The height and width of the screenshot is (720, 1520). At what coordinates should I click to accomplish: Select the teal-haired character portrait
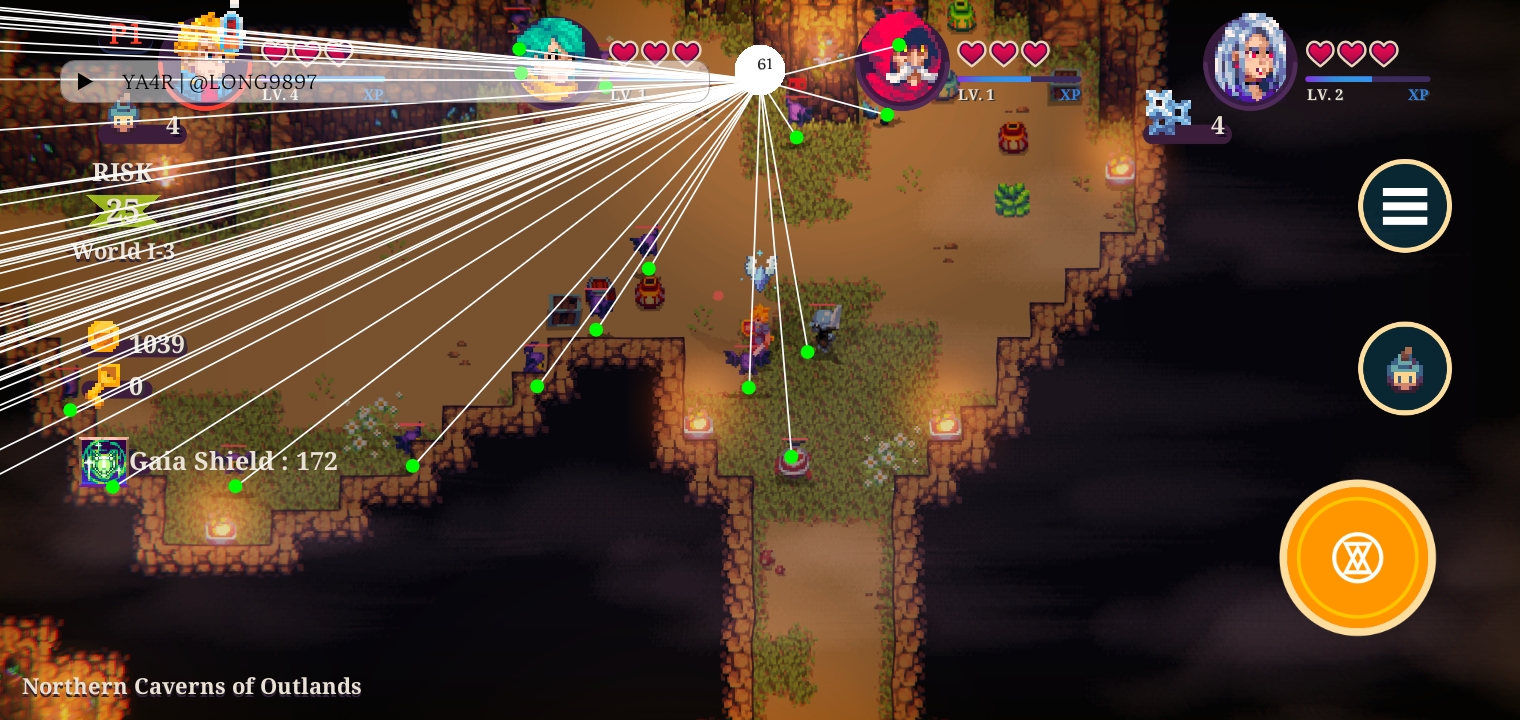[x=556, y=60]
